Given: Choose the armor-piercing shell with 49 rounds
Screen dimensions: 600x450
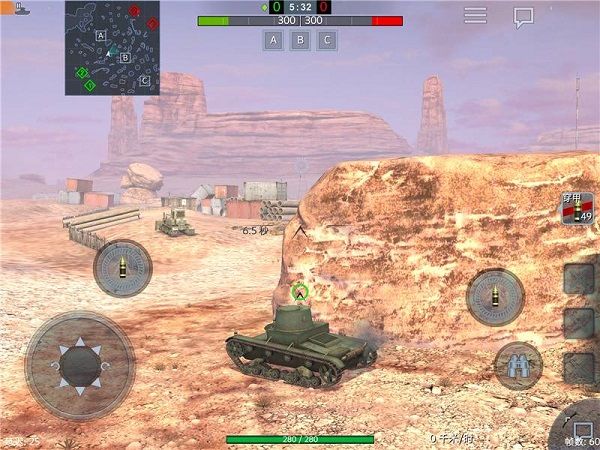Looking at the screenshot, I should (577, 209).
